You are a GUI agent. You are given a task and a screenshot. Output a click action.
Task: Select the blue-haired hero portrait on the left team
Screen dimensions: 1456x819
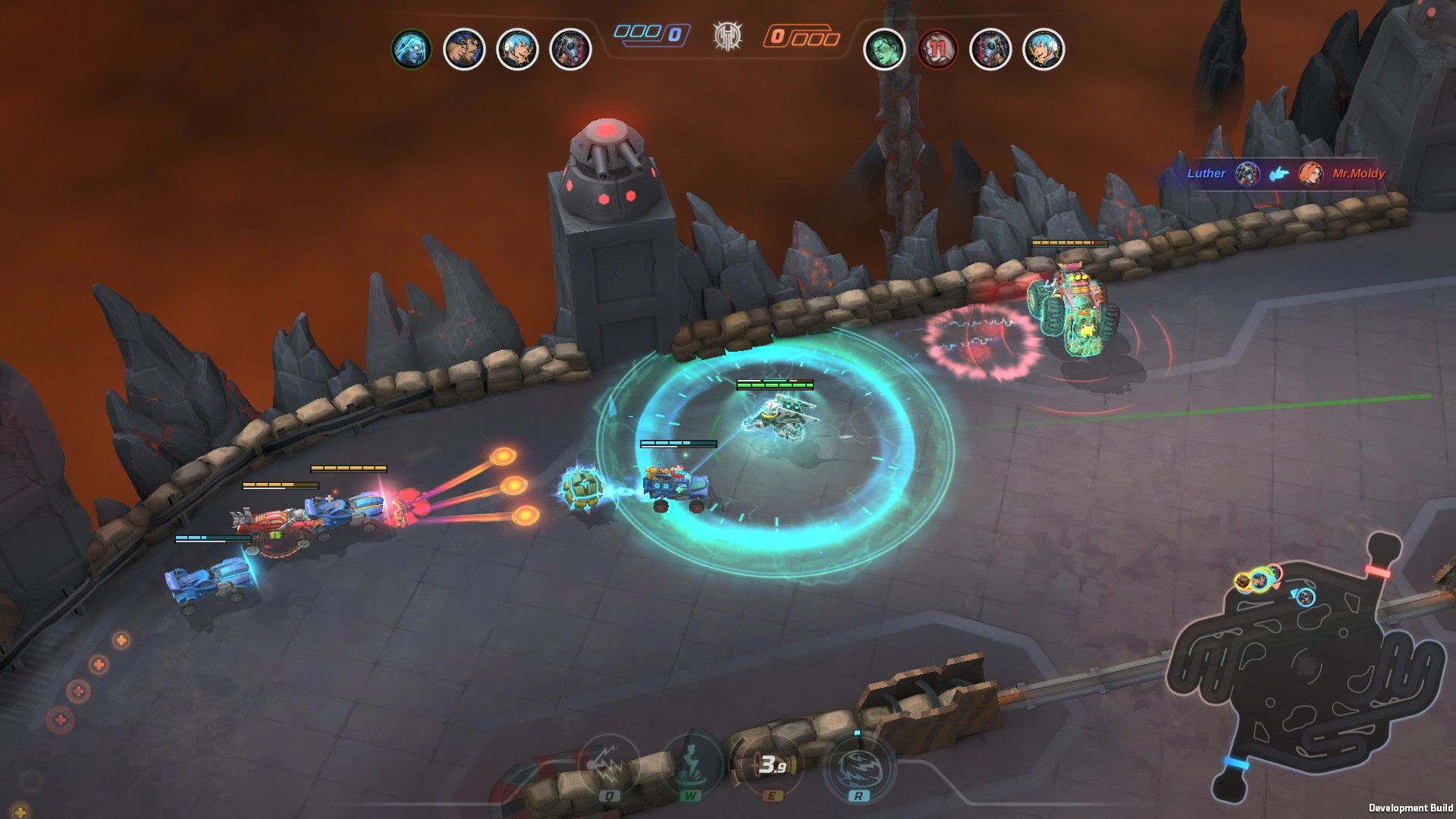(519, 49)
